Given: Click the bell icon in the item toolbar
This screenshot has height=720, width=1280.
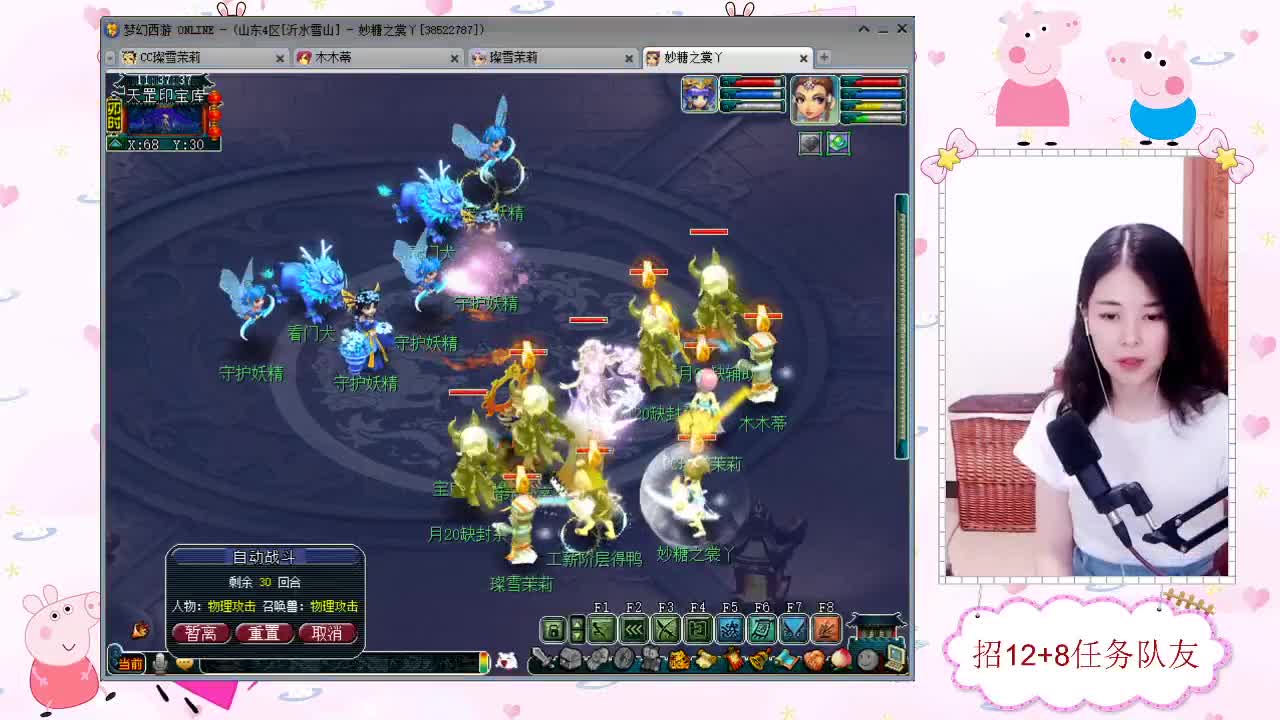Looking at the screenshot, I should coord(757,660).
